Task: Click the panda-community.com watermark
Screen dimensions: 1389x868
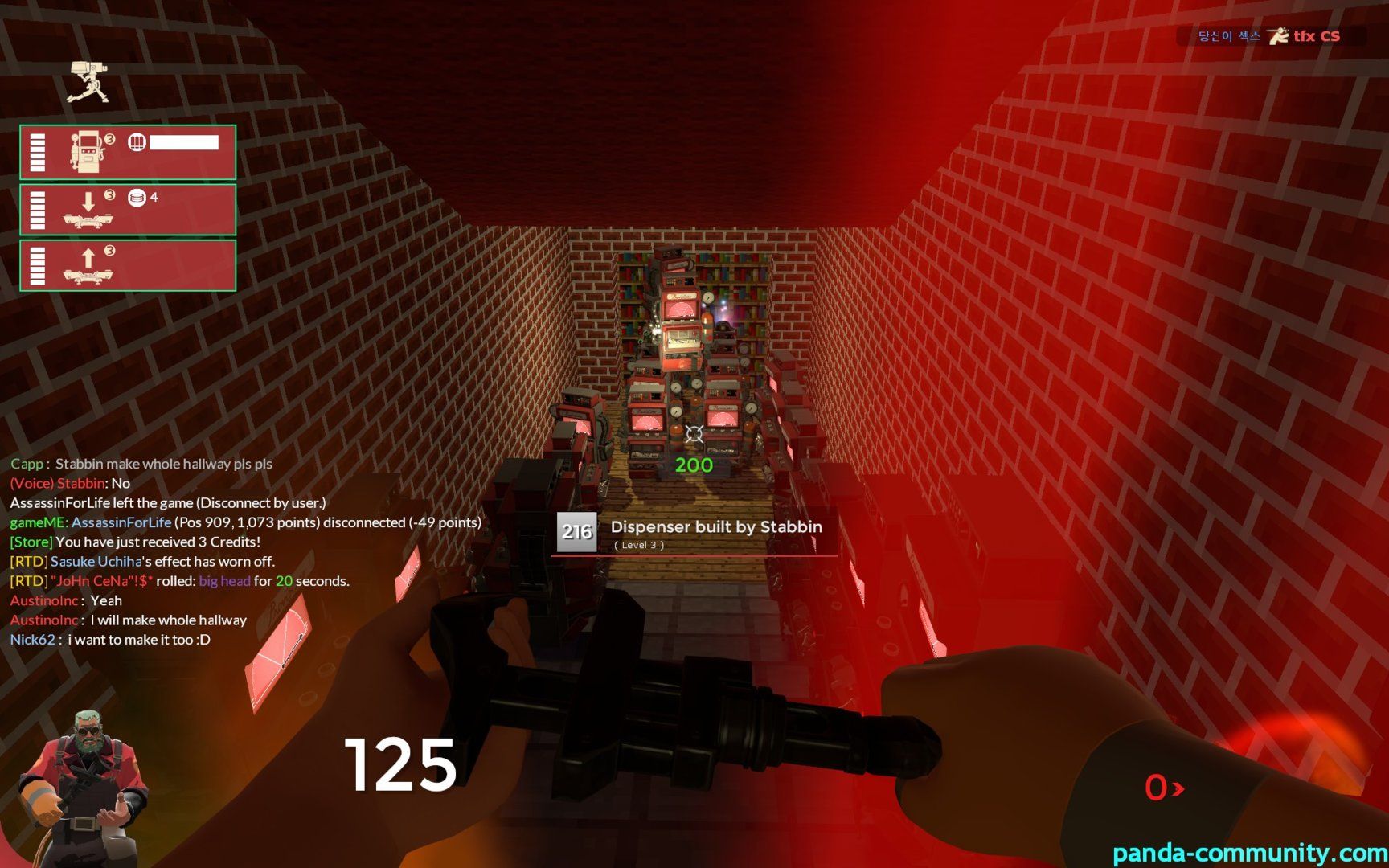Action: point(1249,852)
